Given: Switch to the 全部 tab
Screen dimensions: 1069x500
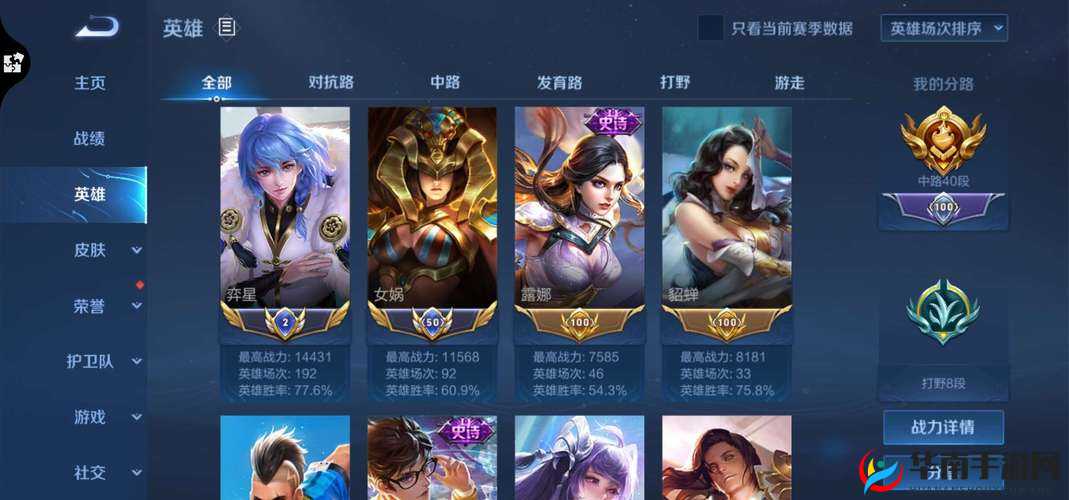Looking at the screenshot, I should click(216, 82).
